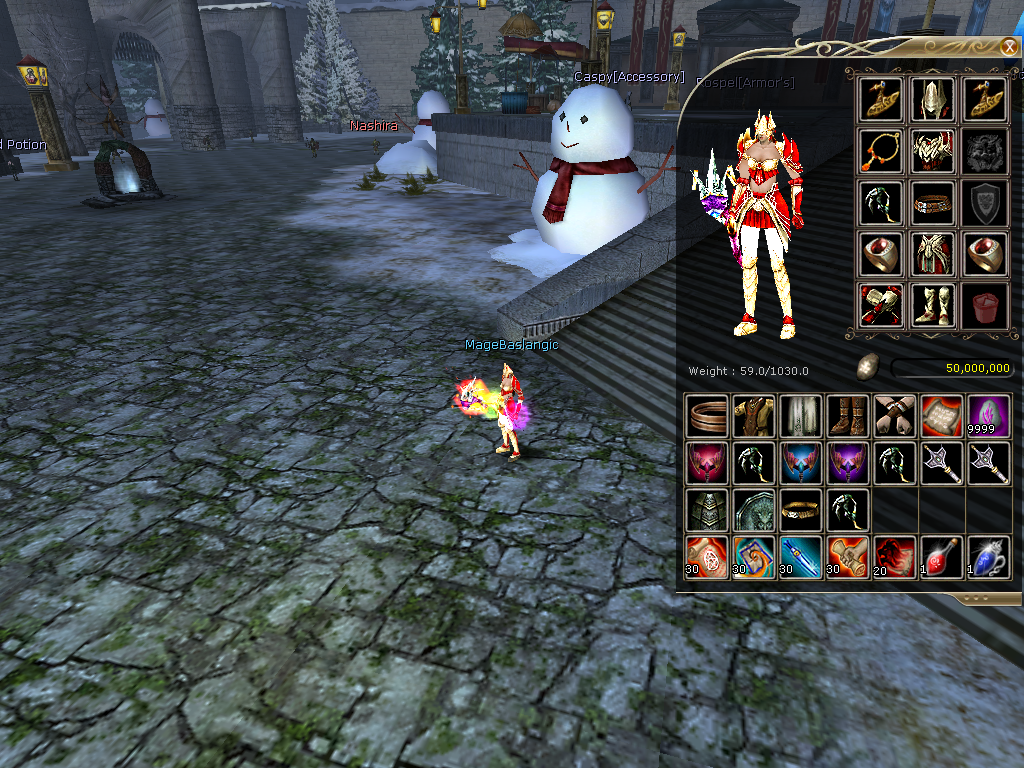Image resolution: width=1024 pixels, height=768 pixels.
Task: Select the equipped red gauntlets
Action: 881,306
